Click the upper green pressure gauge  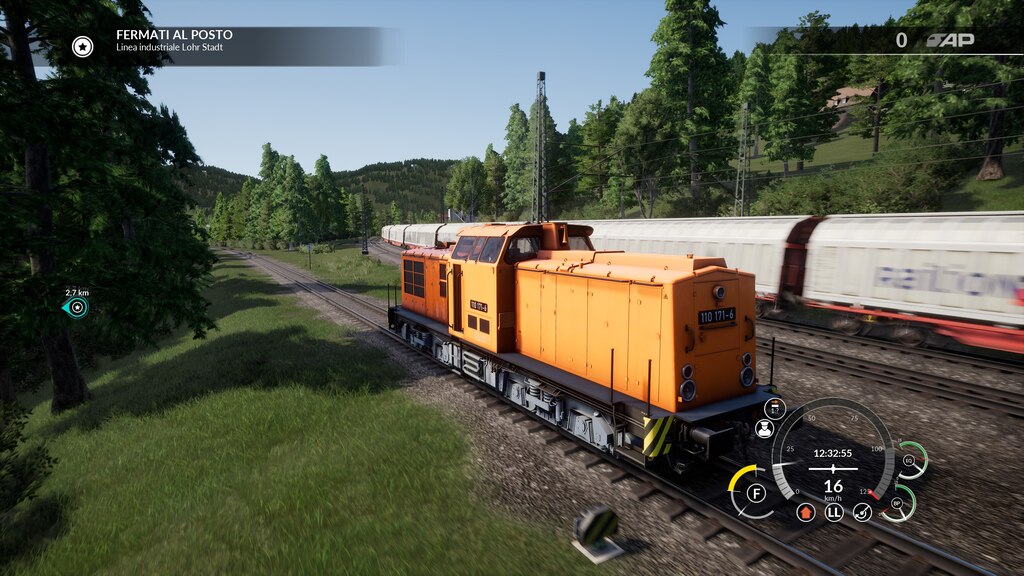910,460
